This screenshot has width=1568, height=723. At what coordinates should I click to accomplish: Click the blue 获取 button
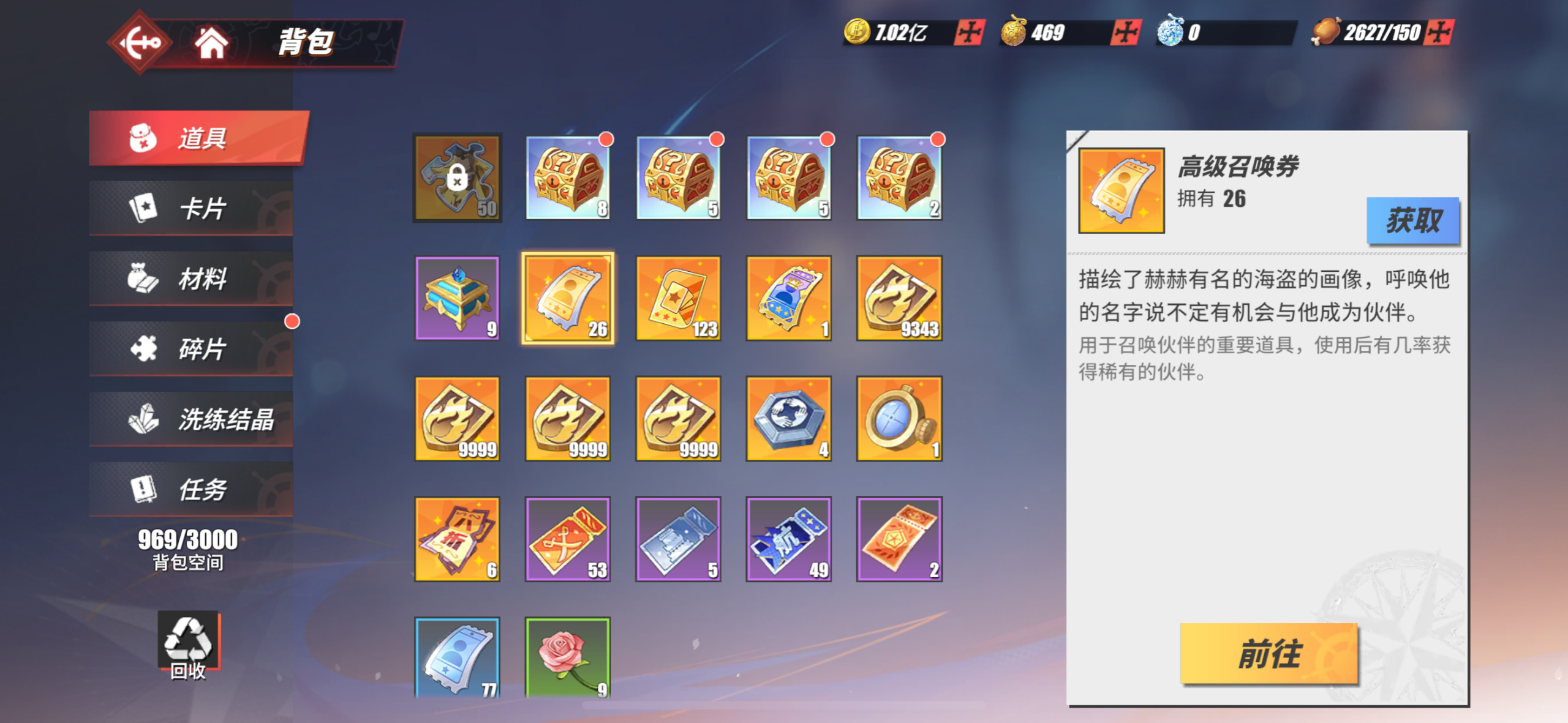(1412, 220)
